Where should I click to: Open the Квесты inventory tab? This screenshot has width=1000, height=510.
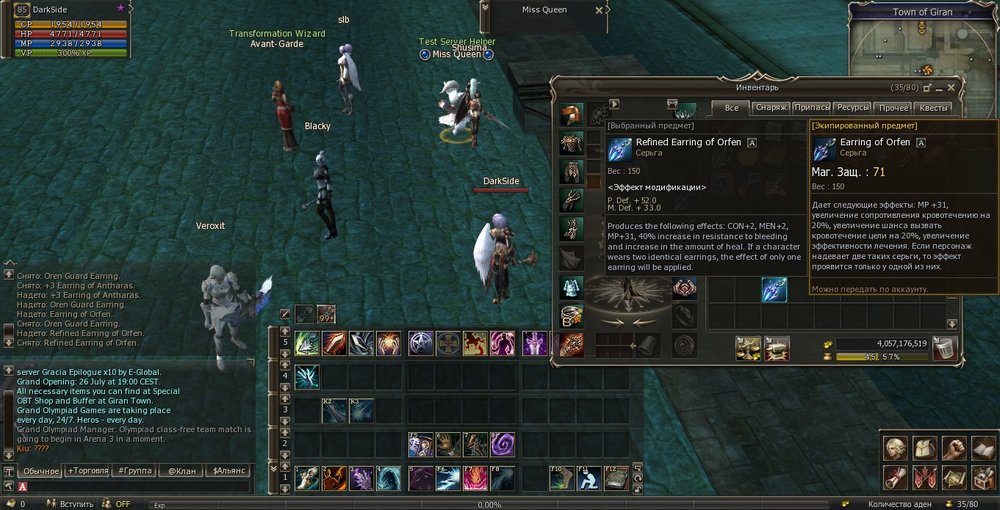coord(933,108)
